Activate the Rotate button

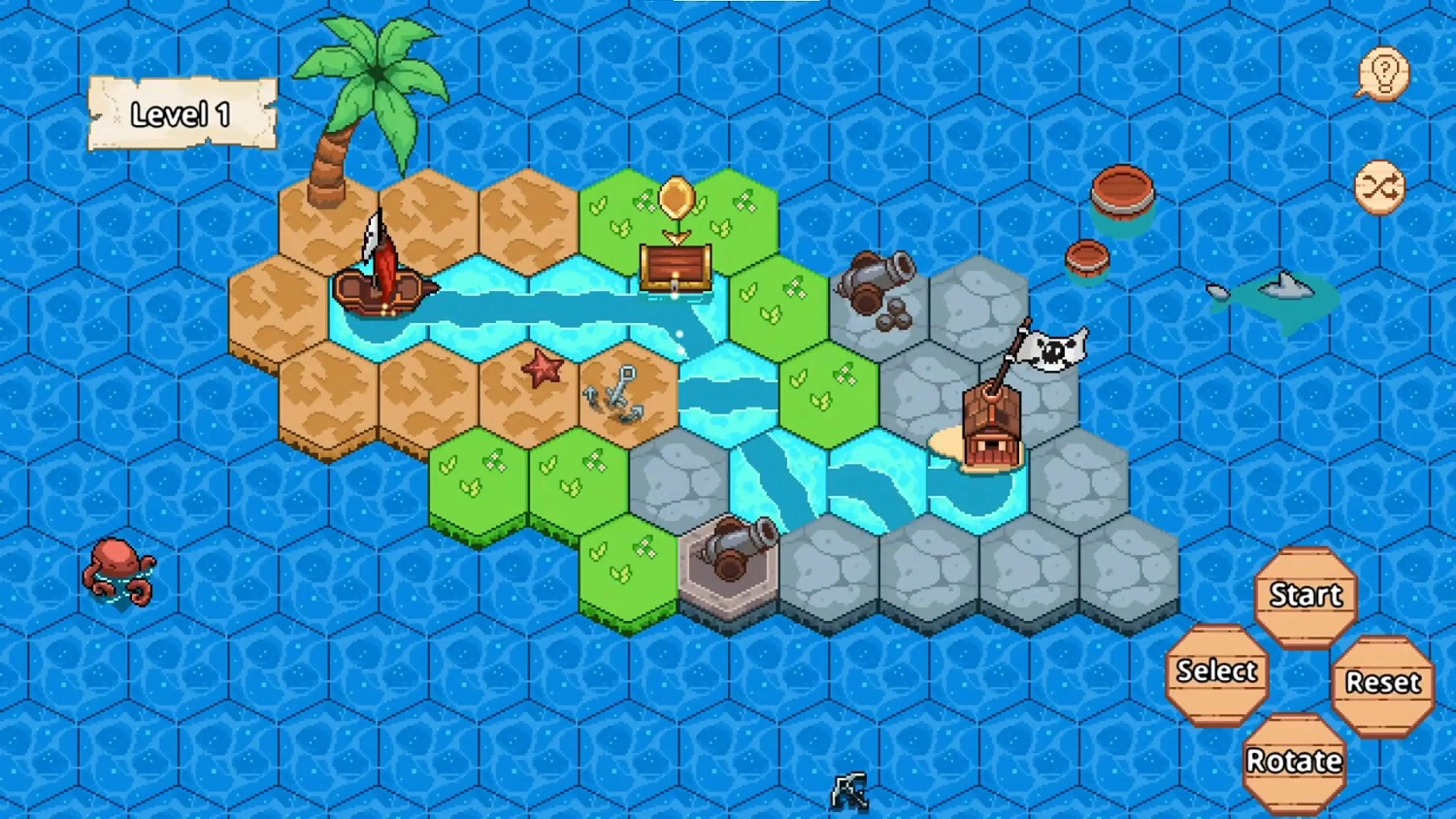pyautogui.click(x=1295, y=759)
